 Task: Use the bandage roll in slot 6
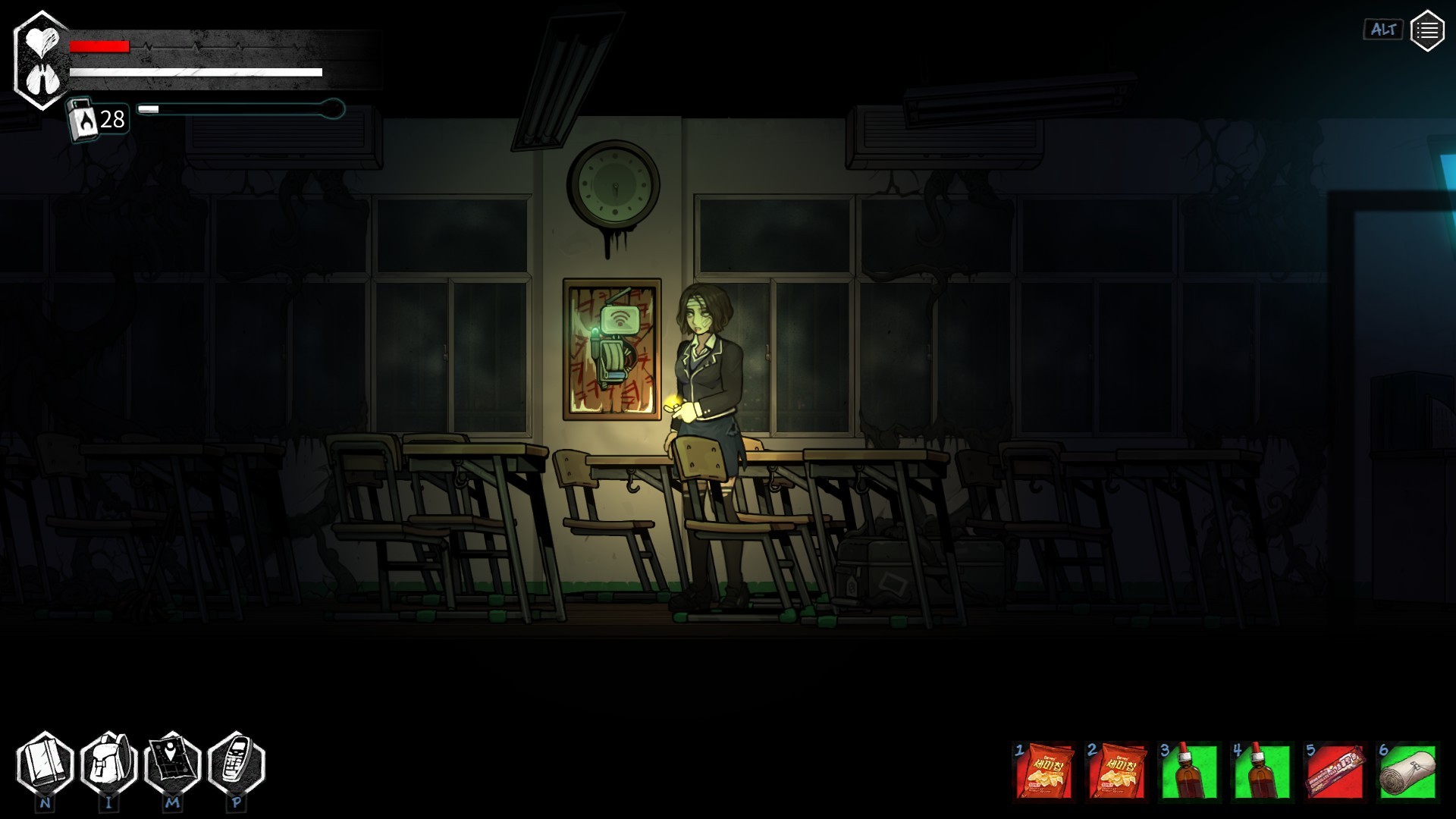pyautogui.click(x=1407, y=771)
